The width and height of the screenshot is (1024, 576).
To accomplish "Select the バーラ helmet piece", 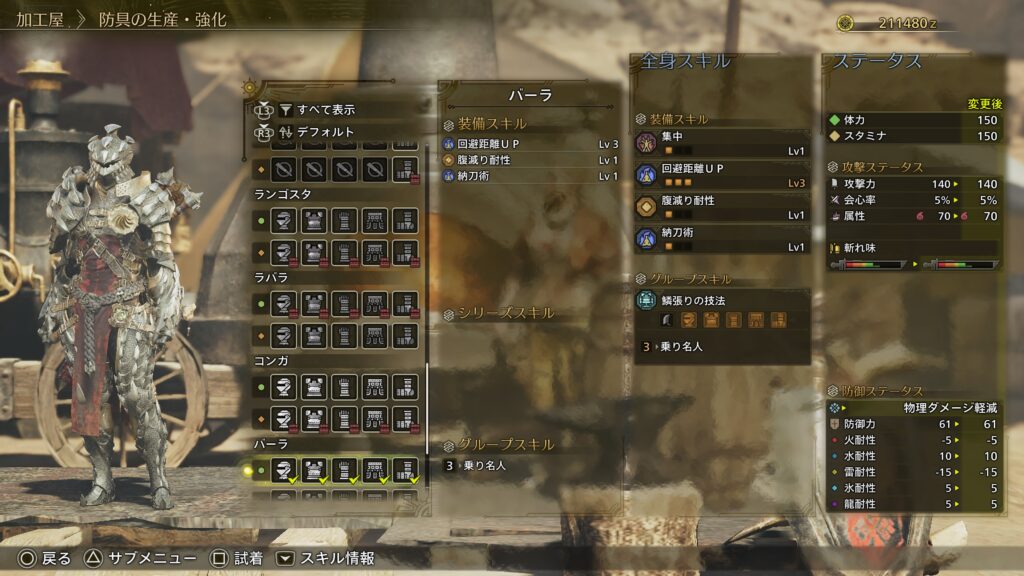I will (x=284, y=469).
